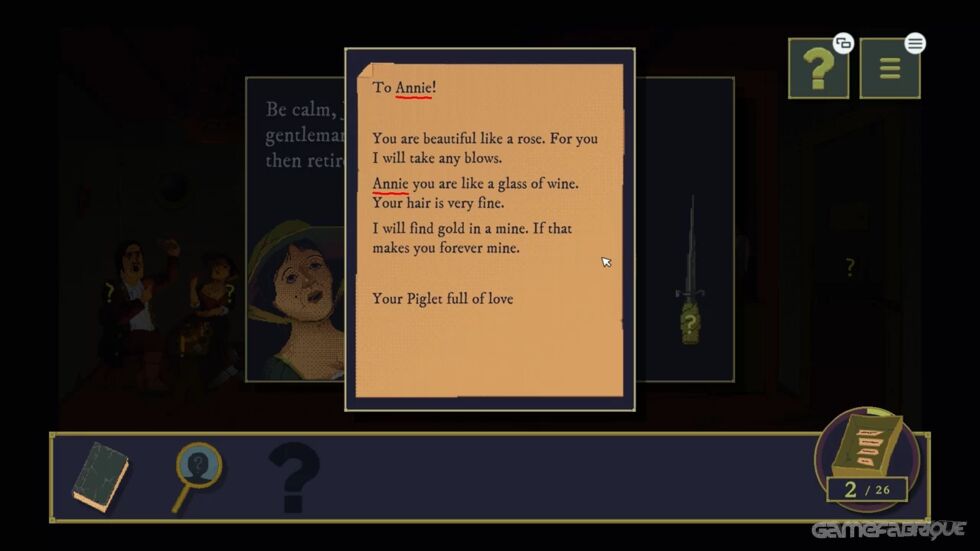The width and height of the screenshot is (980, 551).
Task: Open the question mark hint button
Action: point(818,69)
